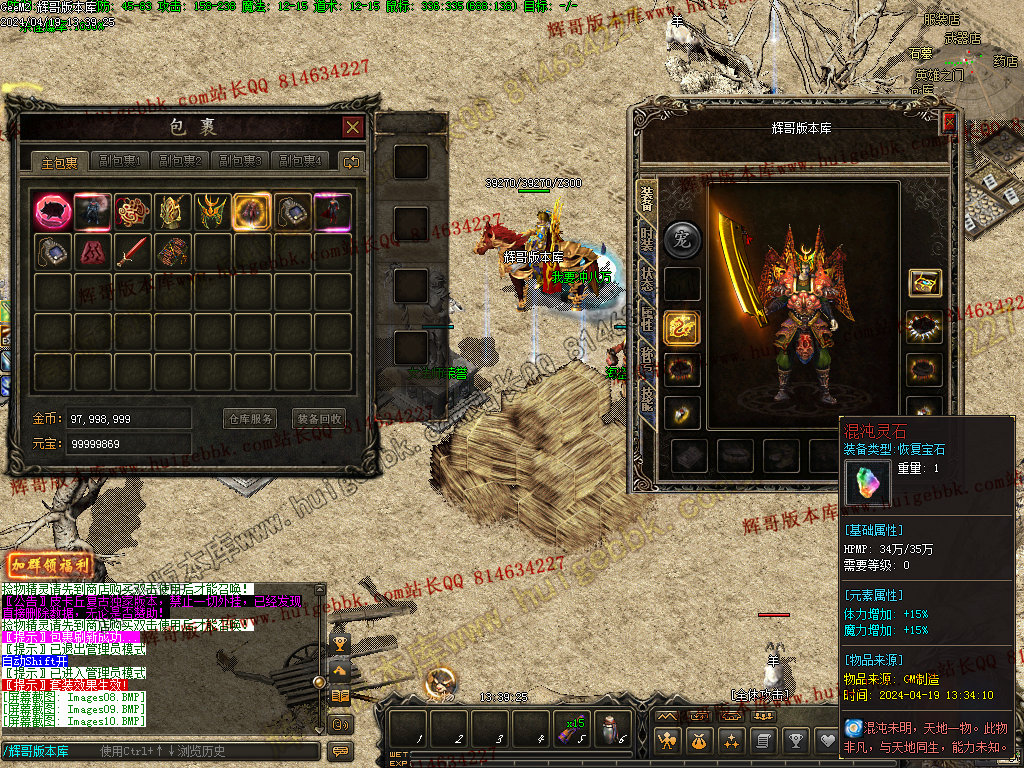This screenshot has height=768, width=1024.
Task: Switch to the 副包裹1 bag tab
Action: (x=118, y=161)
